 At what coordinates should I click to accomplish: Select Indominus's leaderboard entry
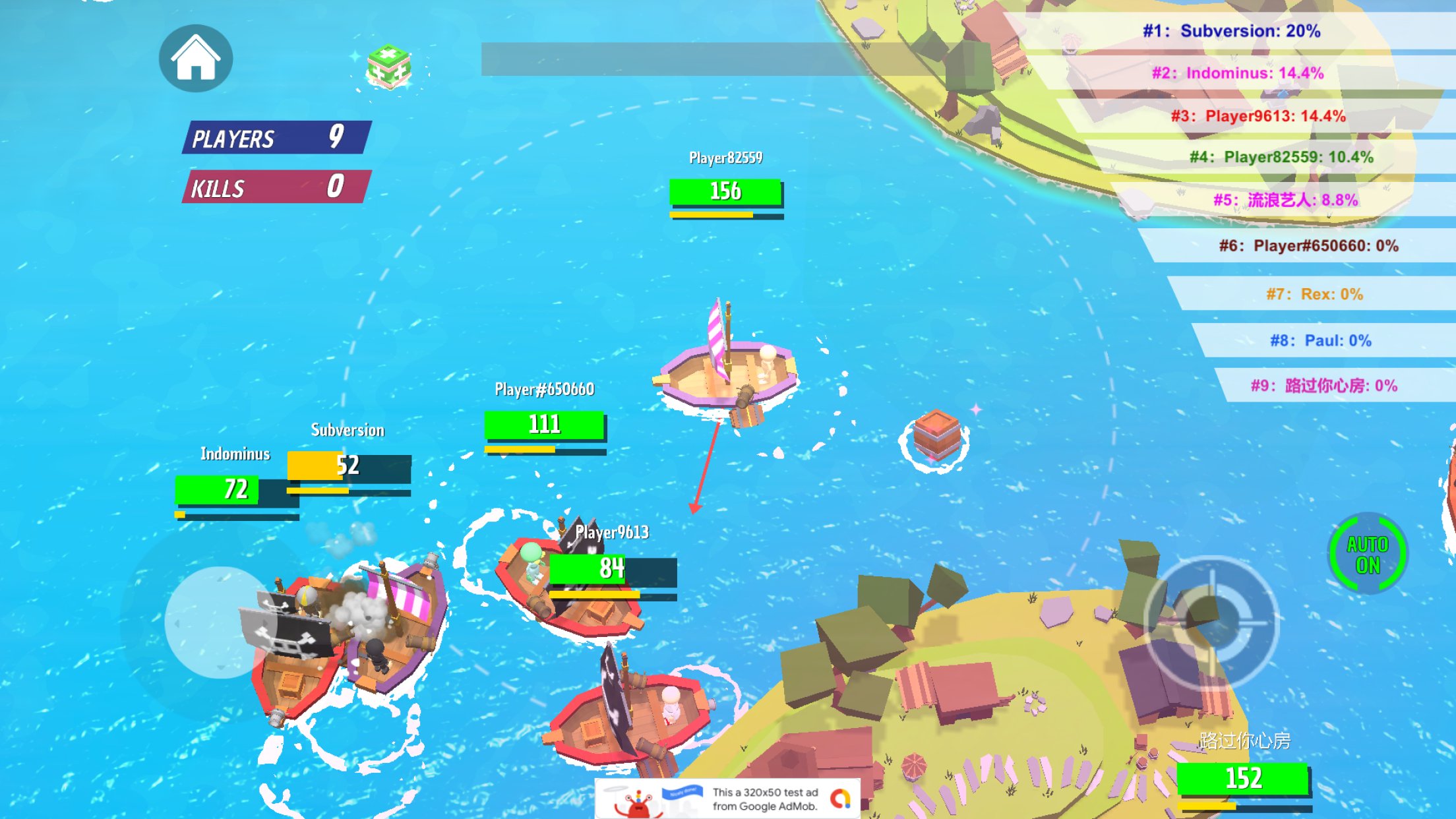point(1238,73)
